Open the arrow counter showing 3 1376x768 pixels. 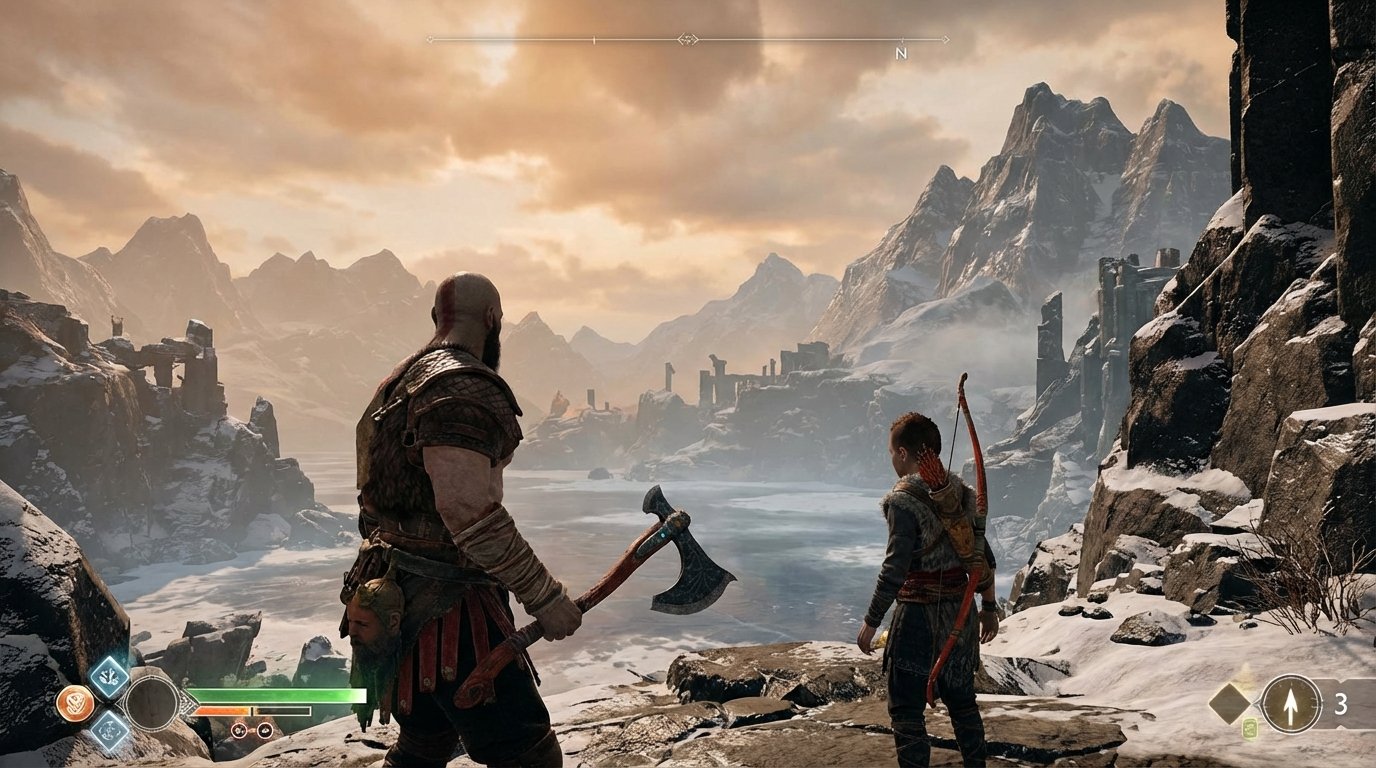pyautogui.click(x=1344, y=702)
